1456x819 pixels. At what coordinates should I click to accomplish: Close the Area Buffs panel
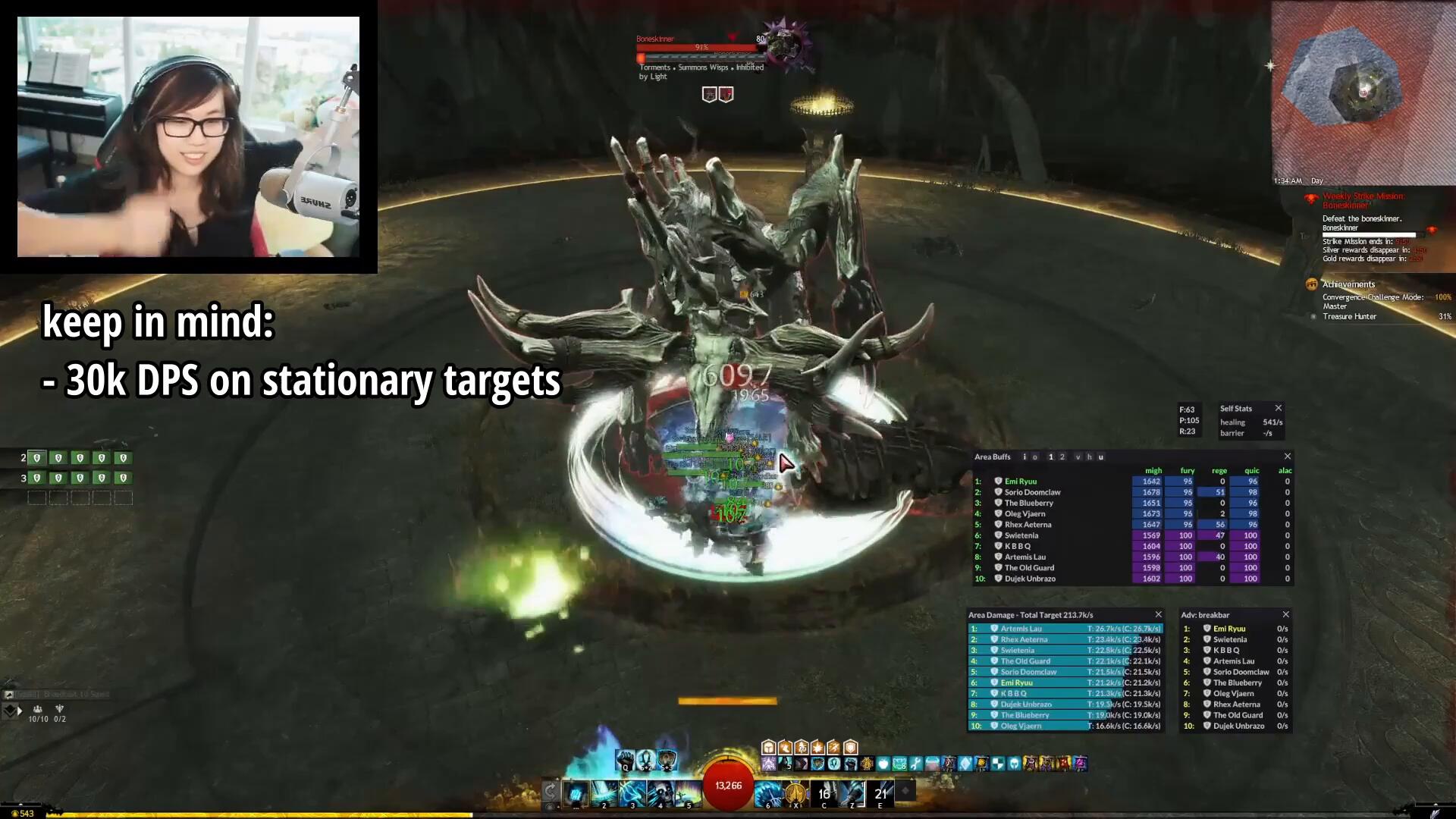click(1287, 457)
